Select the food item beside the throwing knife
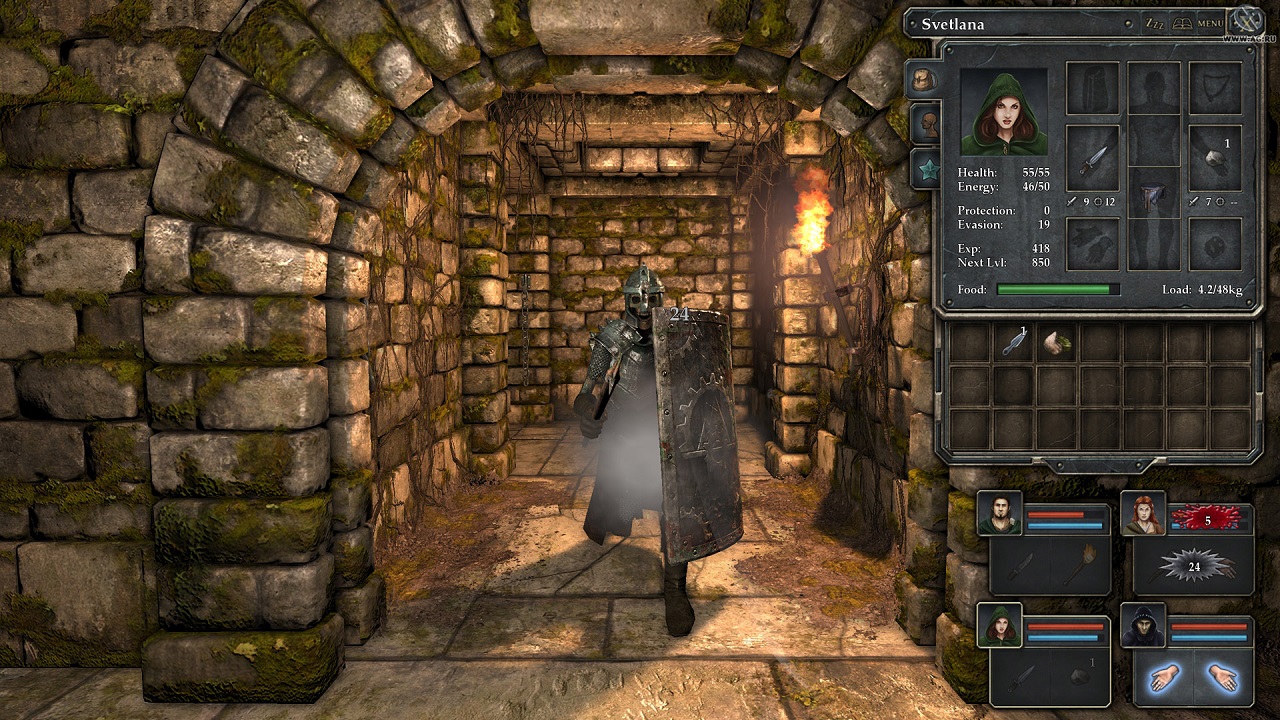Image resolution: width=1280 pixels, height=720 pixels. (x=1057, y=343)
